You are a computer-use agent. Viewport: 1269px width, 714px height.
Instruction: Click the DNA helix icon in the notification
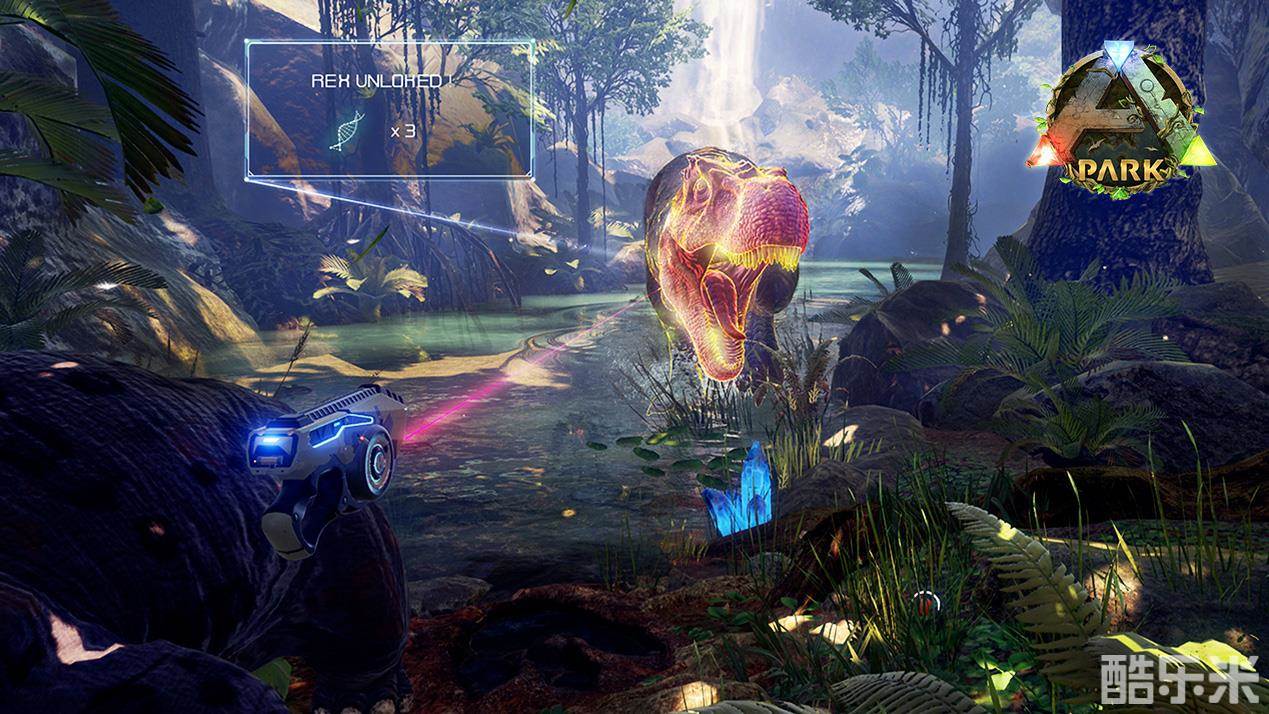click(346, 130)
